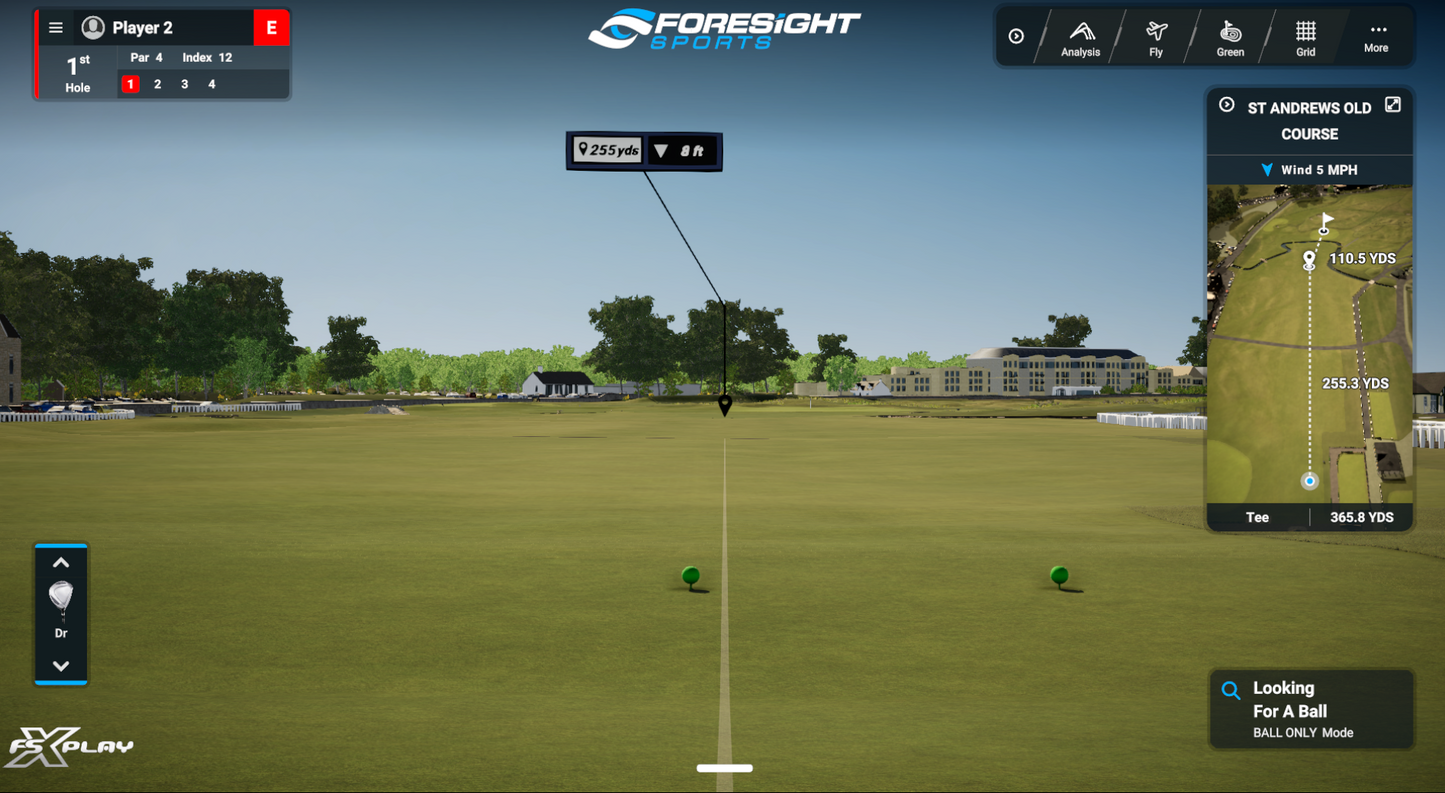Screen dimensions: 1445x793
Task: Open the More options menu
Action: click(x=1377, y=37)
